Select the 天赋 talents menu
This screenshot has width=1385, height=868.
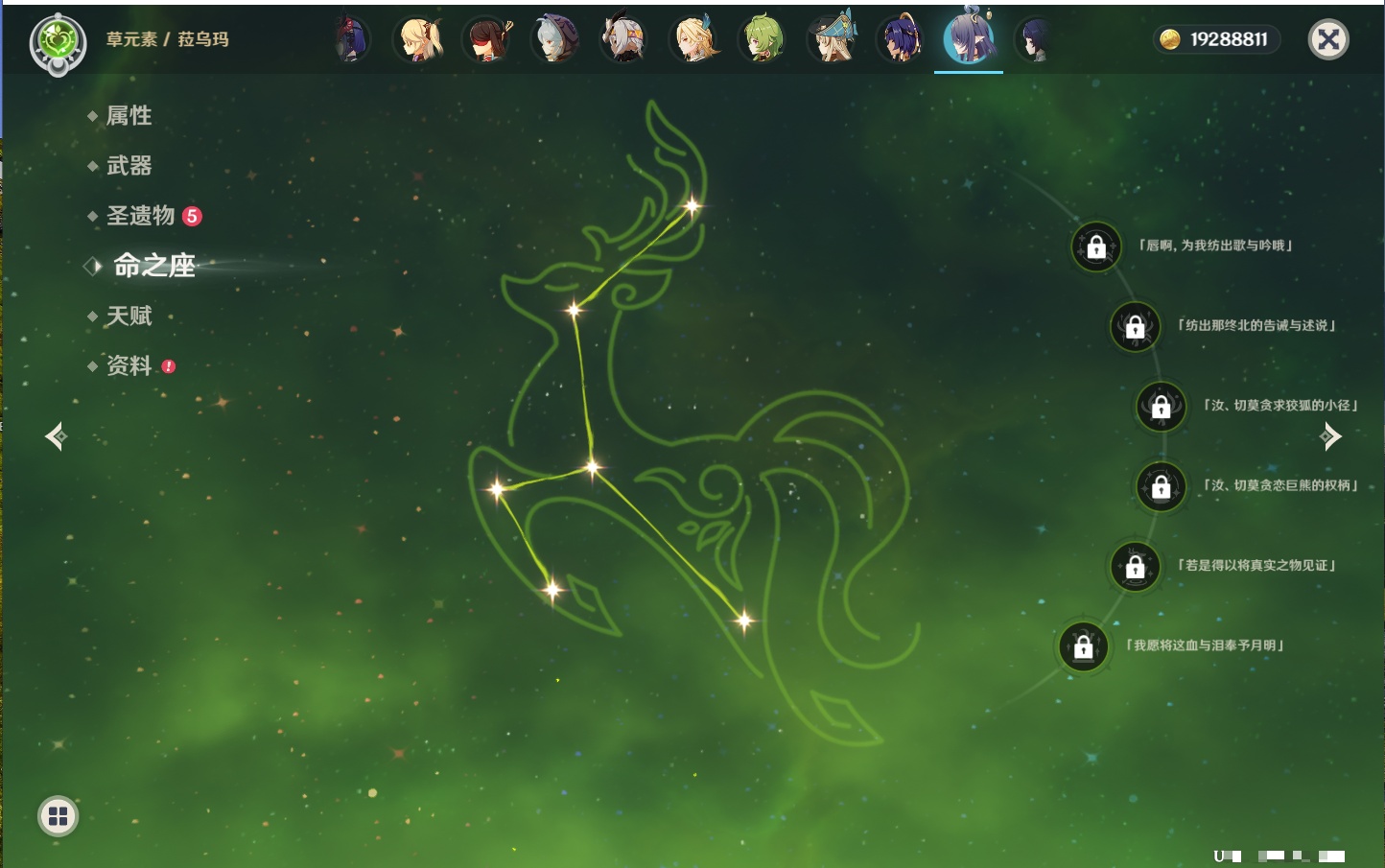pyautogui.click(x=129, y=316)
